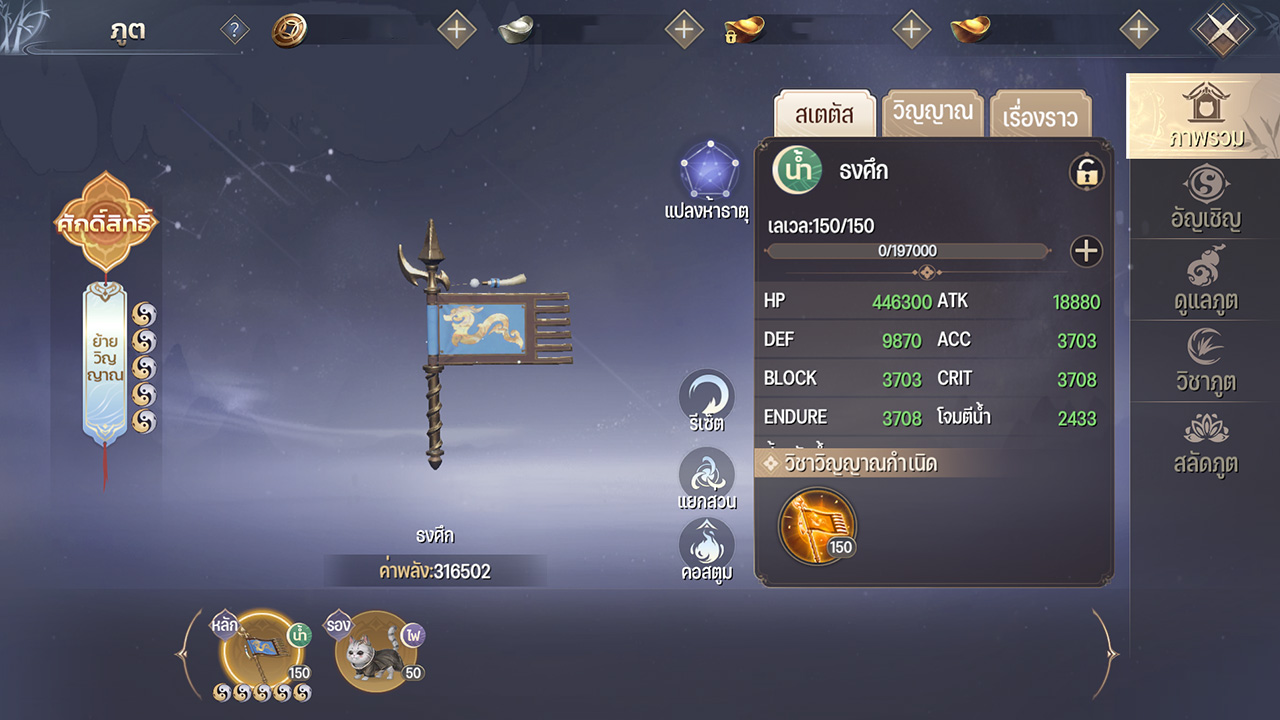
Task: Open แปลงห้าธาตุ five-element conversion
Action: (706, 180)
